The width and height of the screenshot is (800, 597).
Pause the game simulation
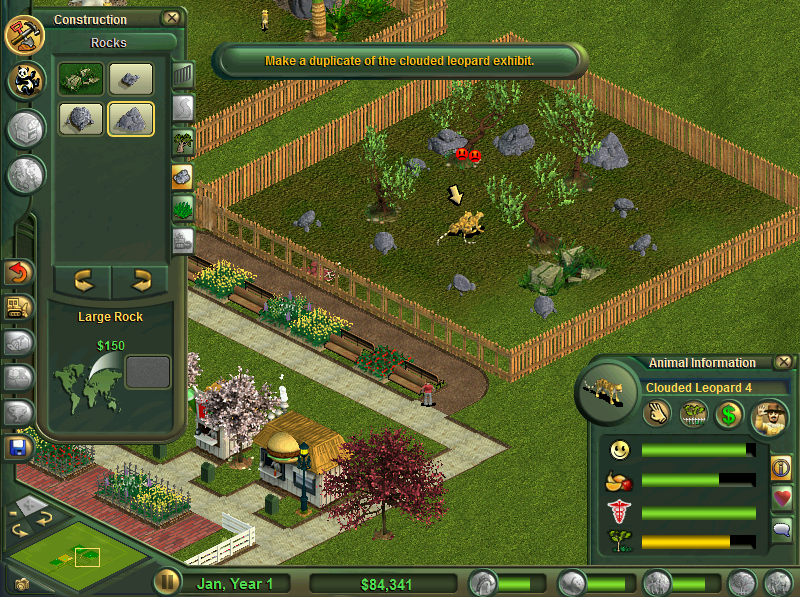click(166, 582)
